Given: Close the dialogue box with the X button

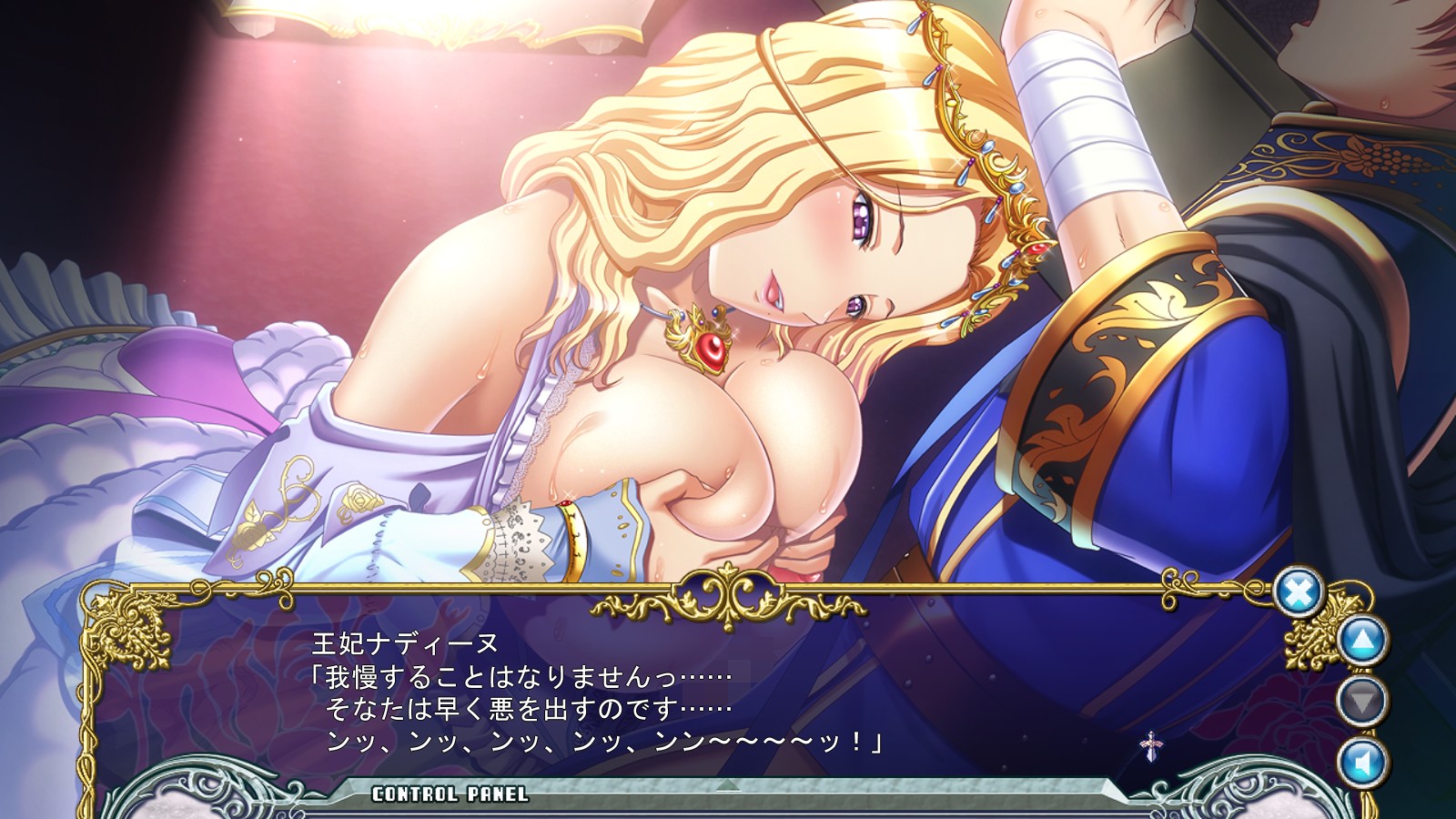Looking at the screenshot, I should click(1298, 593).
